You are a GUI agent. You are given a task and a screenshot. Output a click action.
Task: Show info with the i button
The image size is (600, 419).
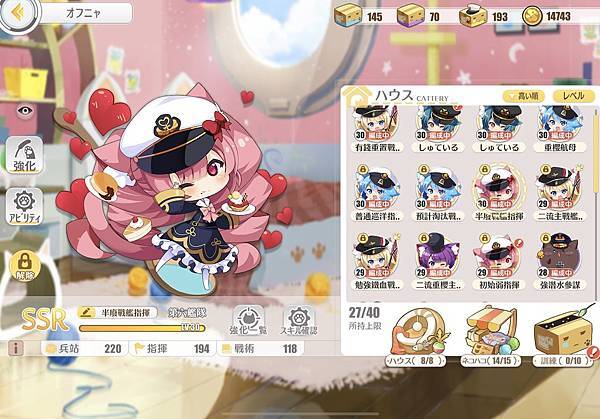pos(15,348)
